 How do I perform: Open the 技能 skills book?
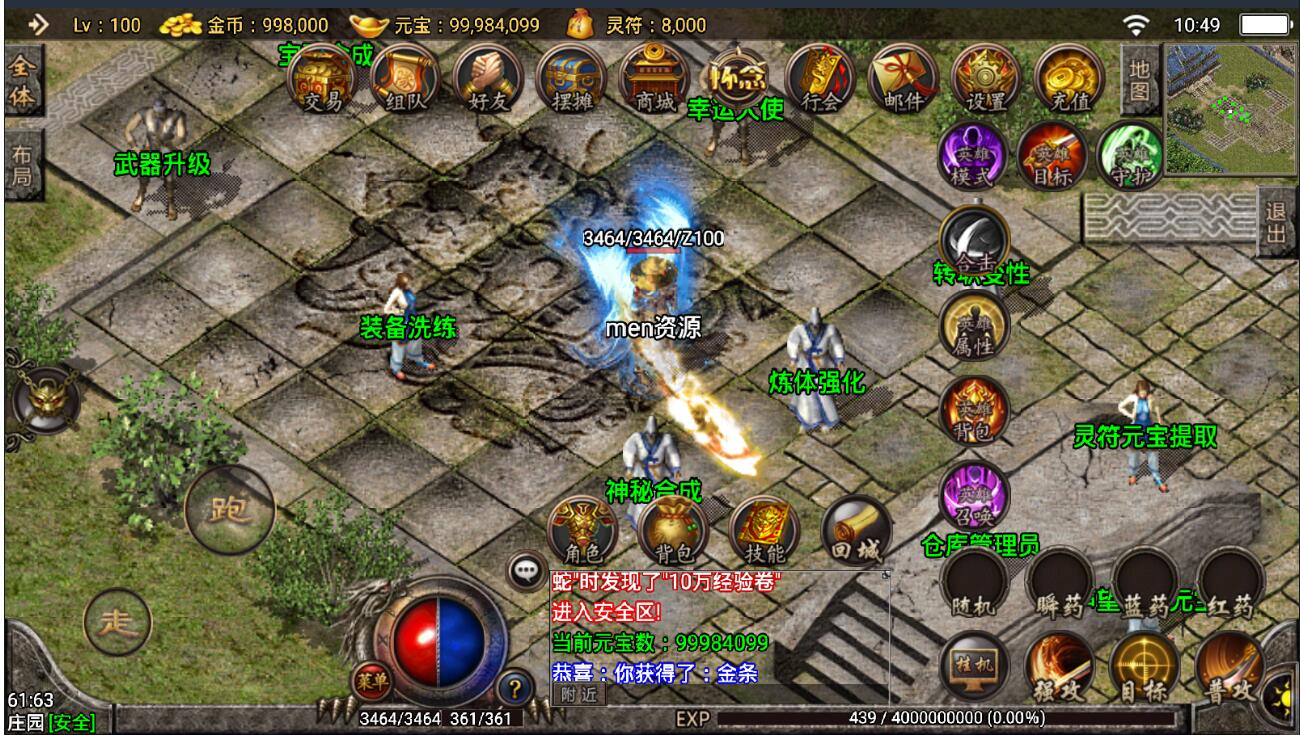coord(764,531)
